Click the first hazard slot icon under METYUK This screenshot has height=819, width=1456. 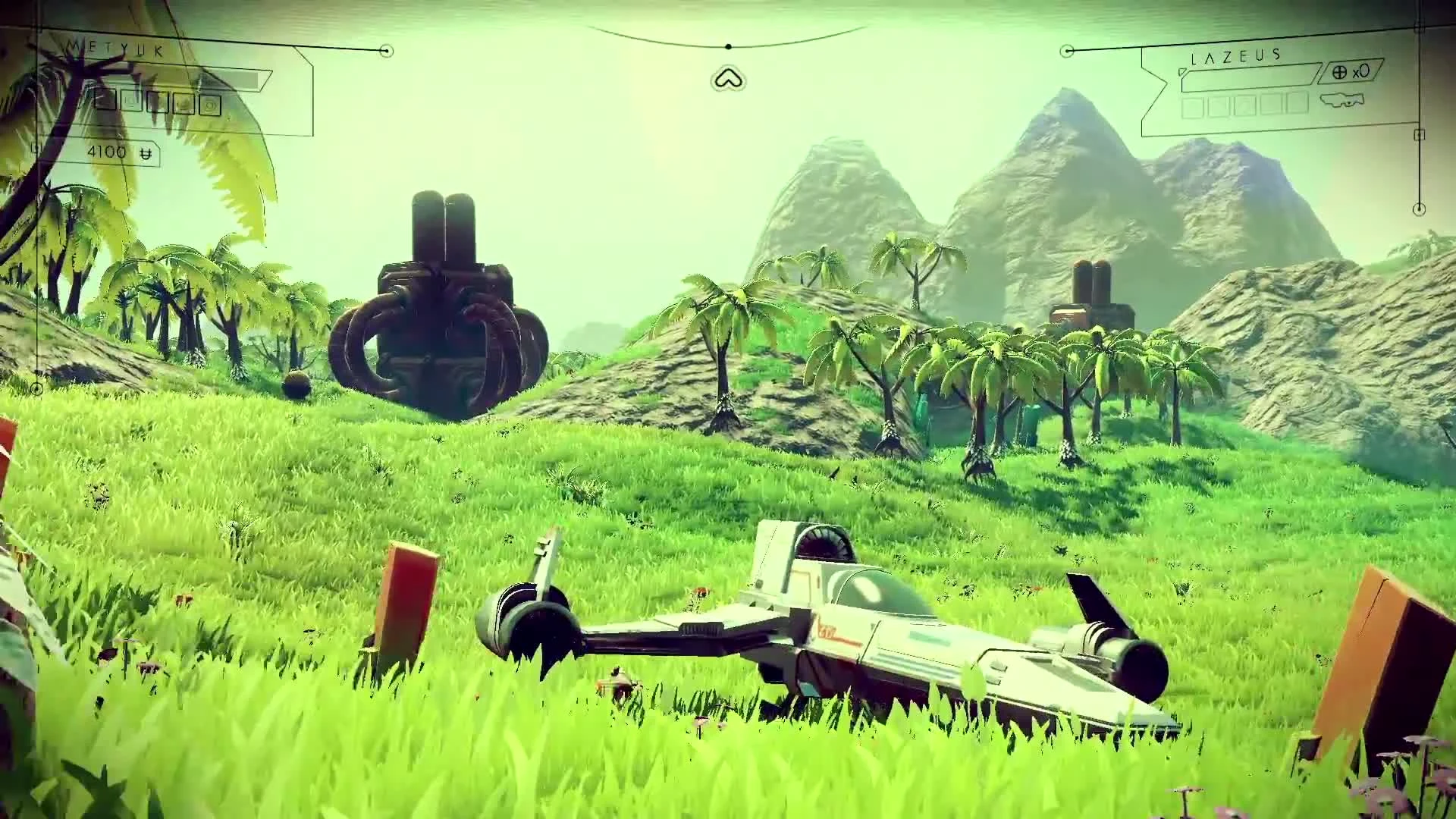105,102
